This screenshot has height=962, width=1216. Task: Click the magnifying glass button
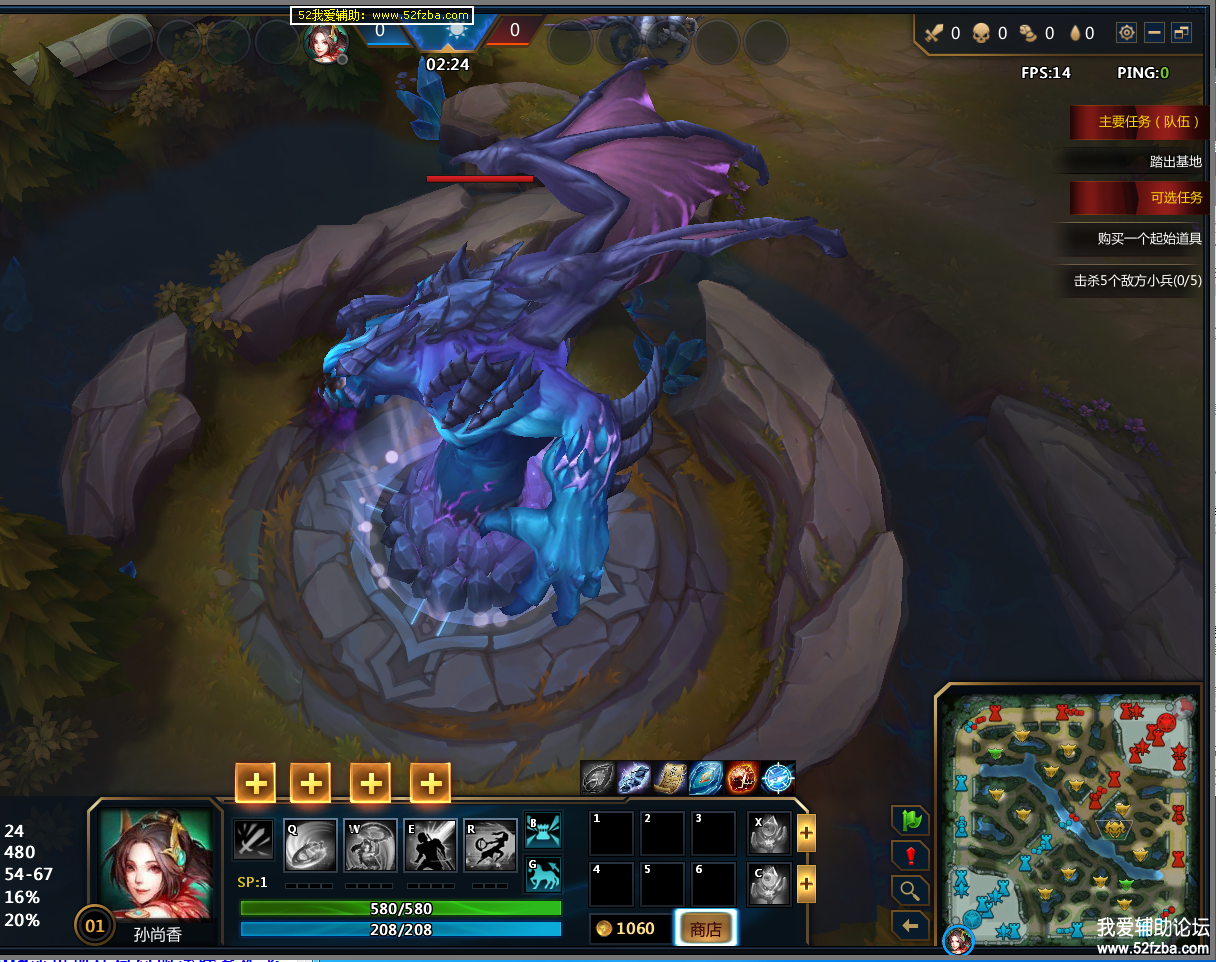click(x=910, y=891)
